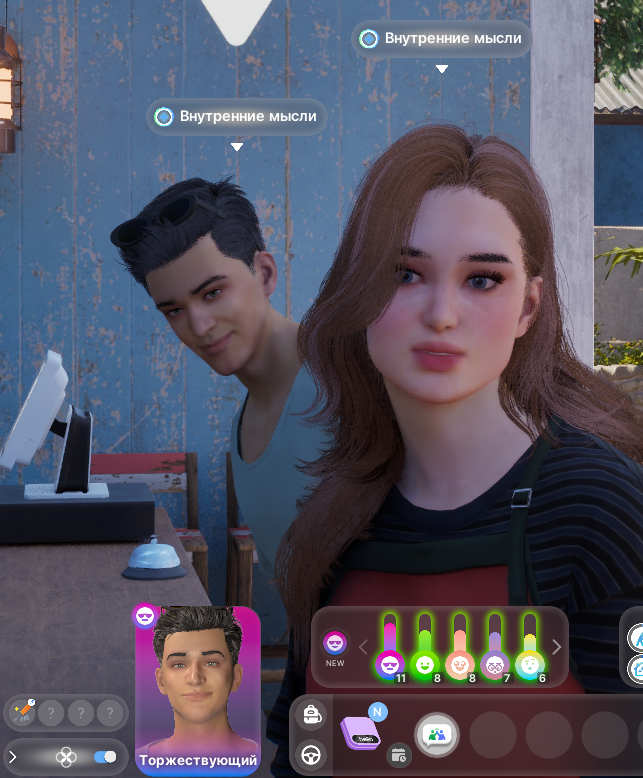
Task: Click the NEW emotion face icon
Action: click(x=335, y=643)
